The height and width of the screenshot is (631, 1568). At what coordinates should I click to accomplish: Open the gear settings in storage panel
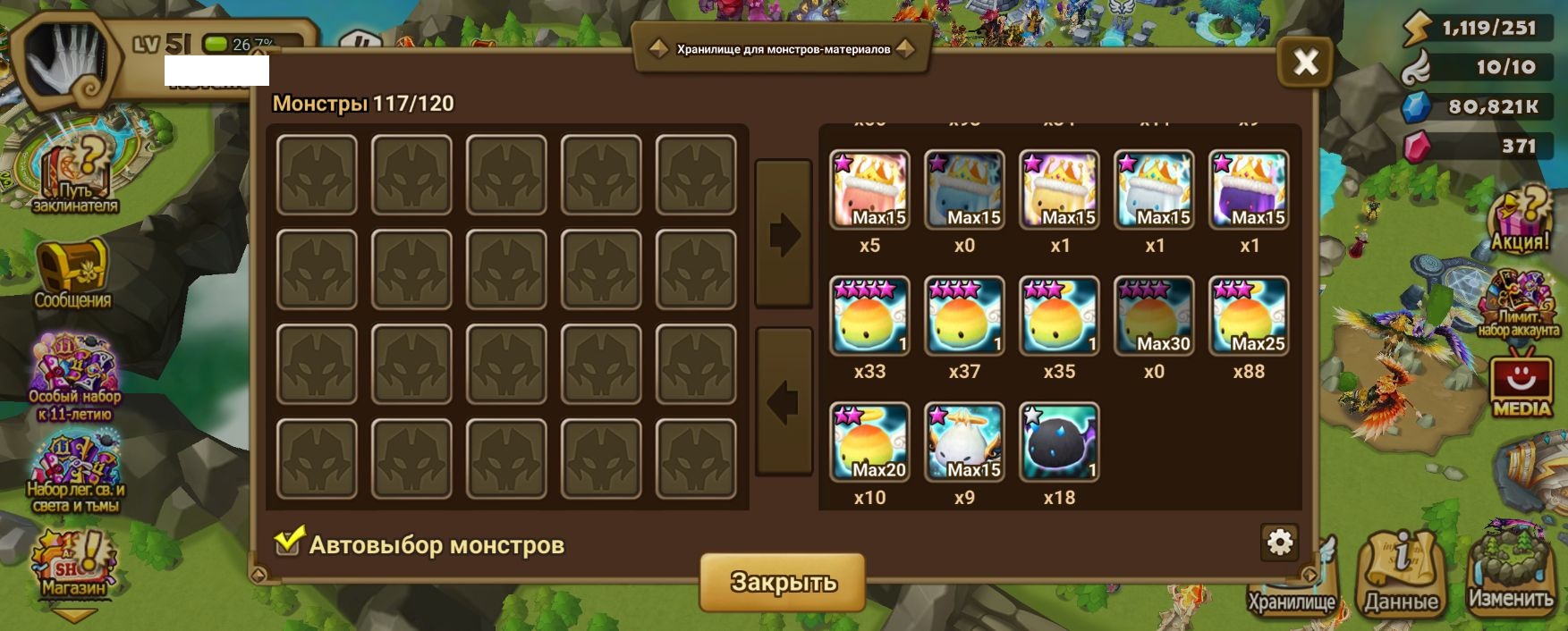point(1280,542)
